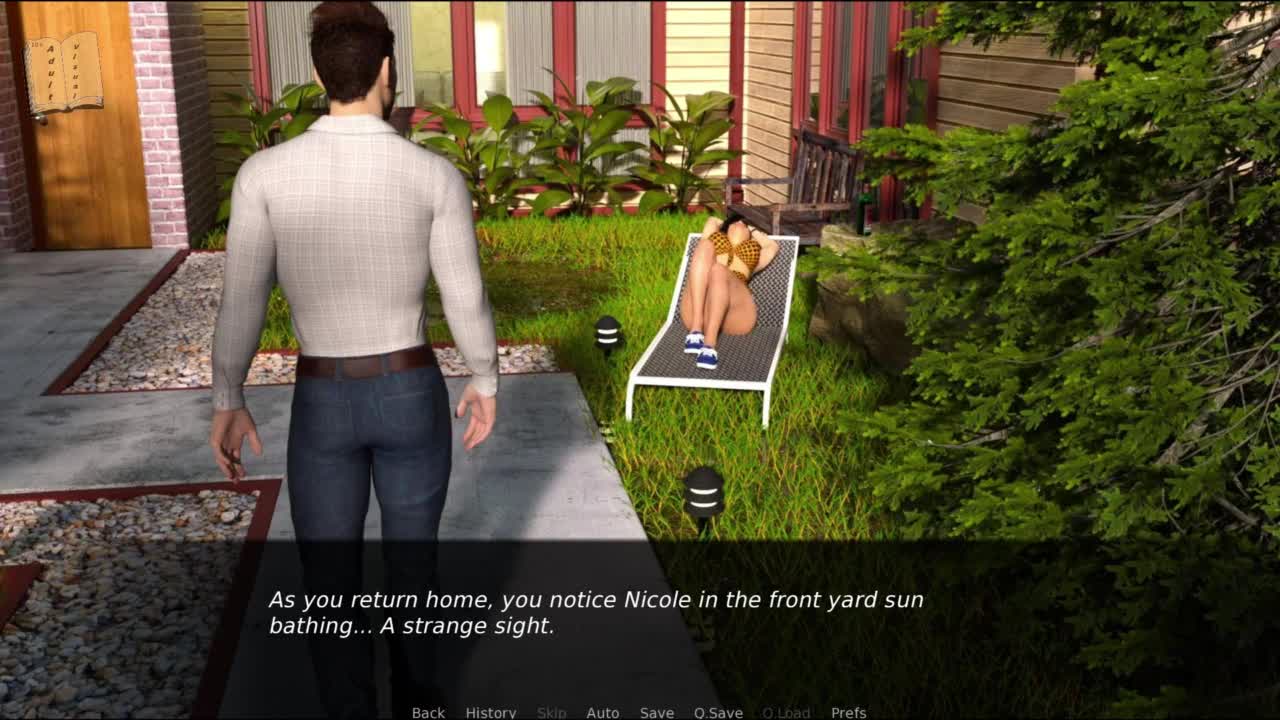Select the dimmed Q.Load option
Screen dimensions: 1280x720
pos(786,712)
